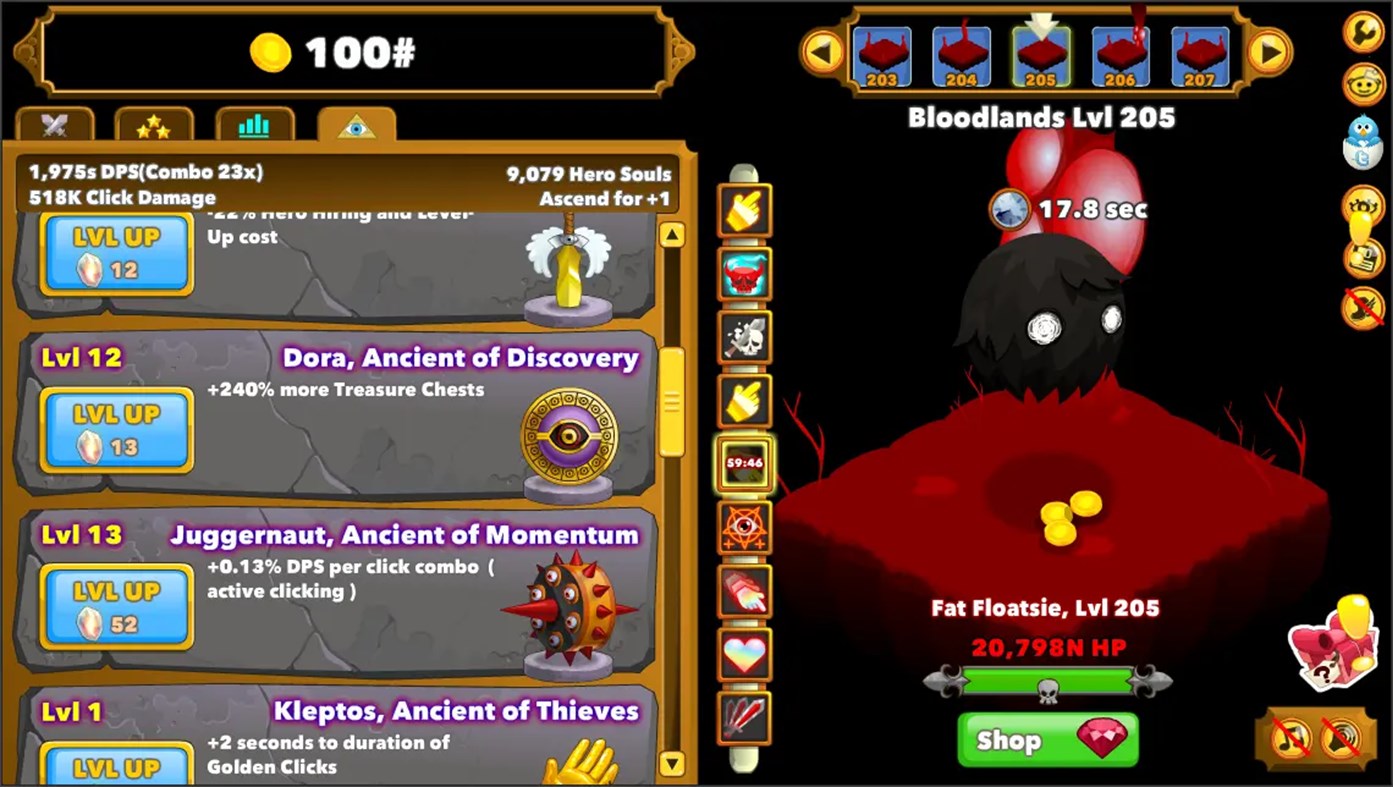1393x787 pixels.
Task: Level up Dora, Ancient of Discovery
Action: [x=115, y=428]
